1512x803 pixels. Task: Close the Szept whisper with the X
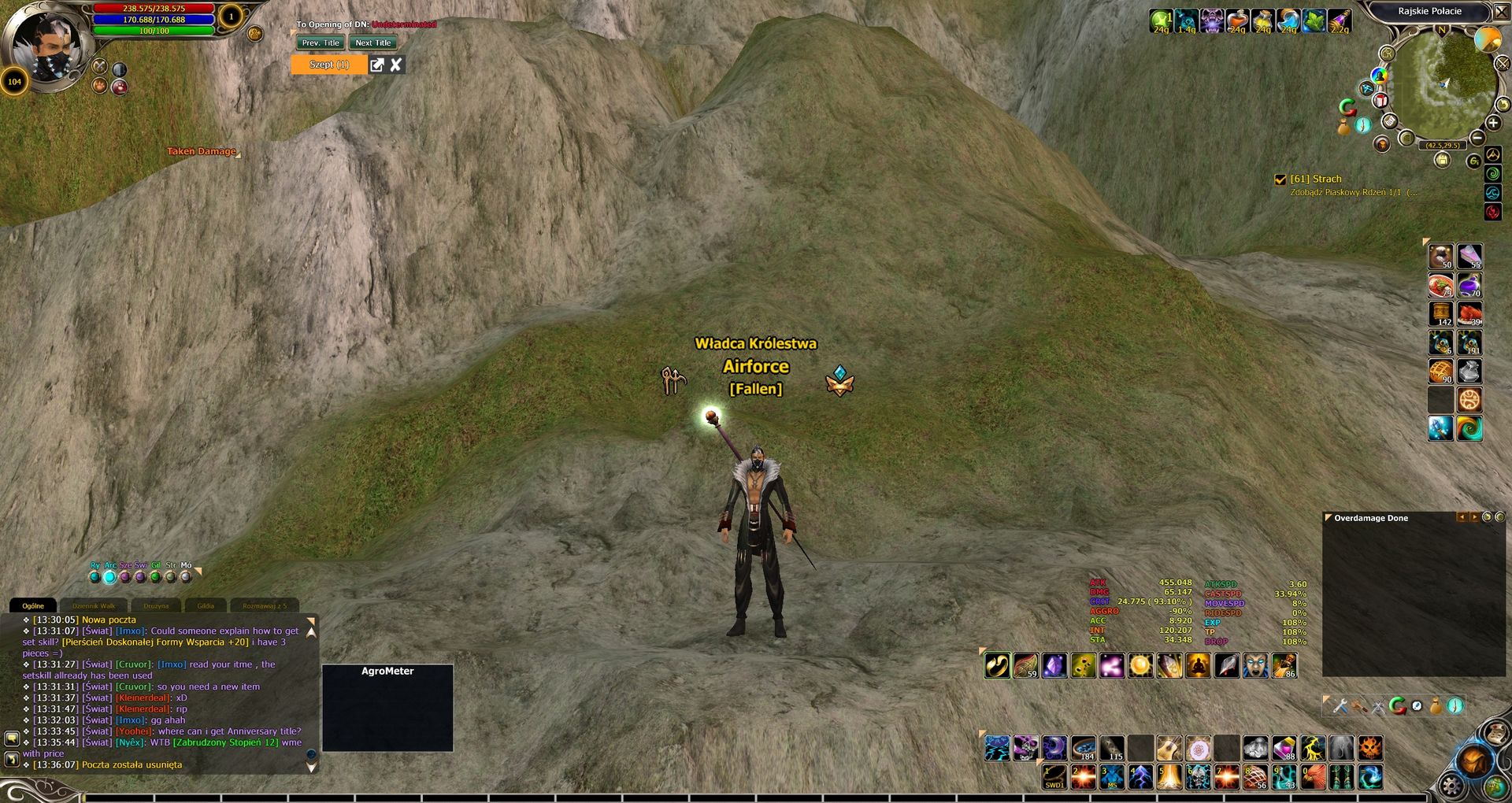(x=396, y=65)
